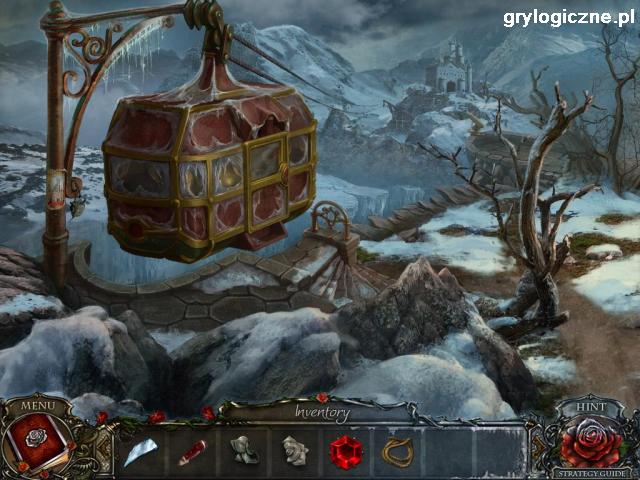
Task: Pick the red crayon-like item in inventory
Action: click(x=191, y=452)
